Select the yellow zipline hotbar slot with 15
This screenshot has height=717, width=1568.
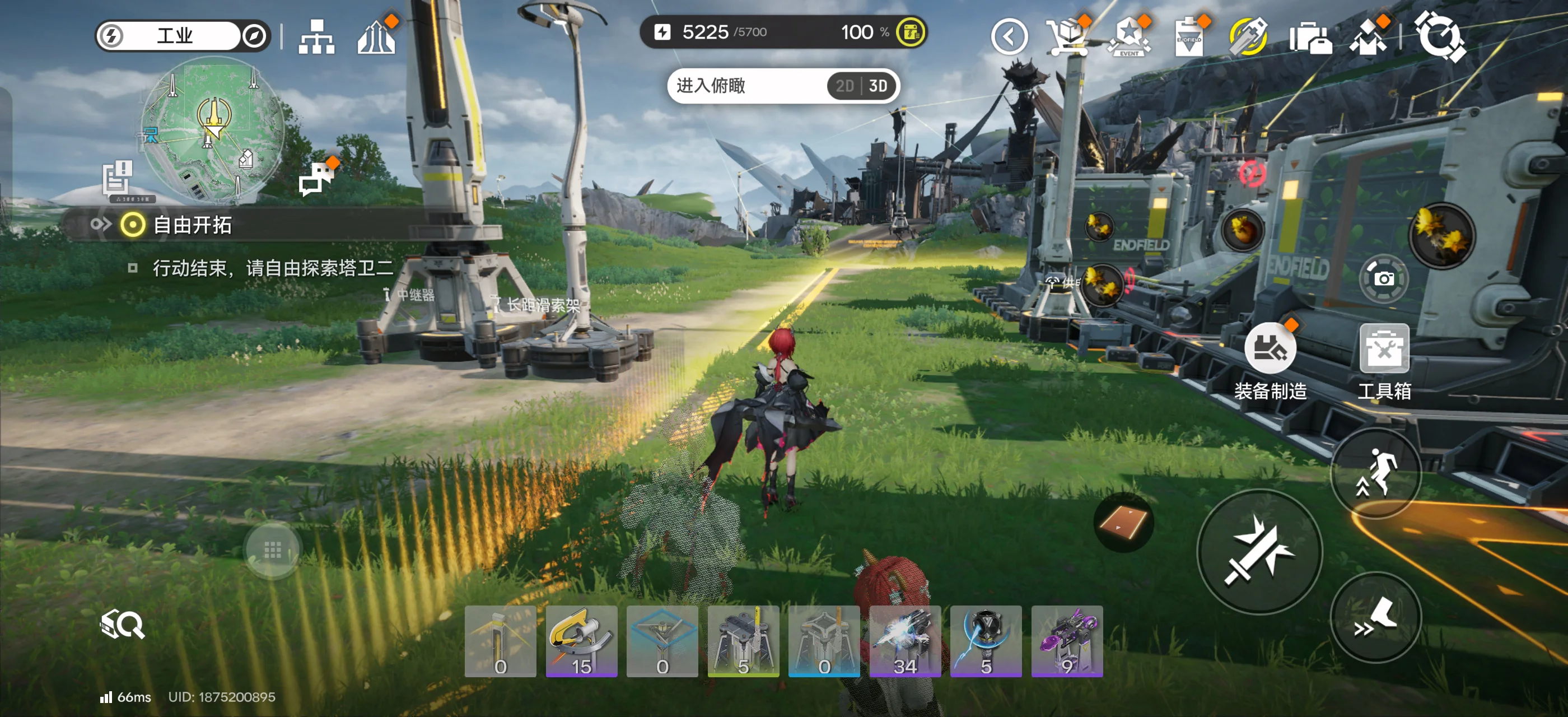click(x=581, y=641)
